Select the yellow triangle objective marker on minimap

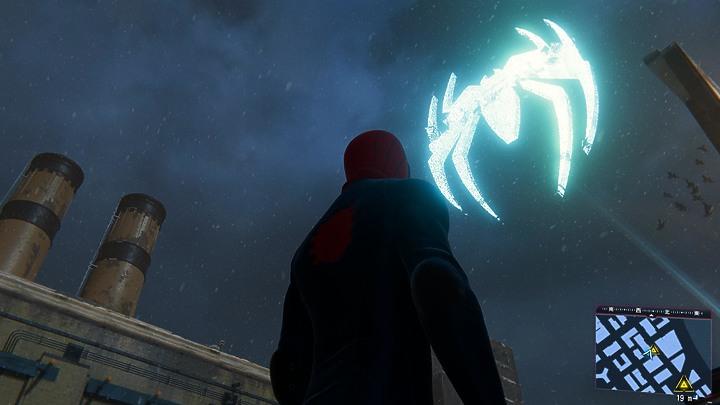[654, 350]
